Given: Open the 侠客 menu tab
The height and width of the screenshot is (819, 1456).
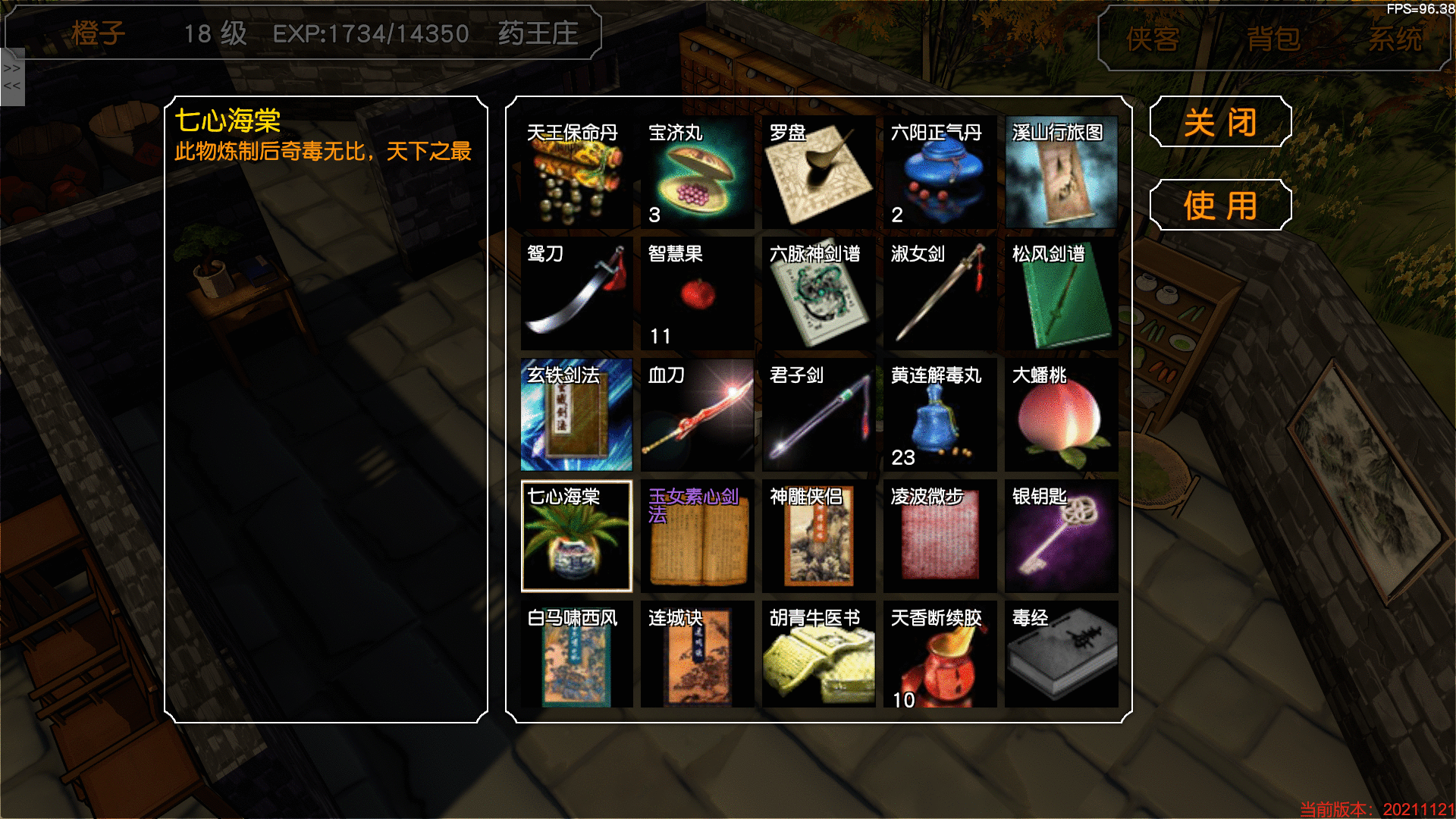Looking at the screenshot, I should click(x=1153, y=39).
